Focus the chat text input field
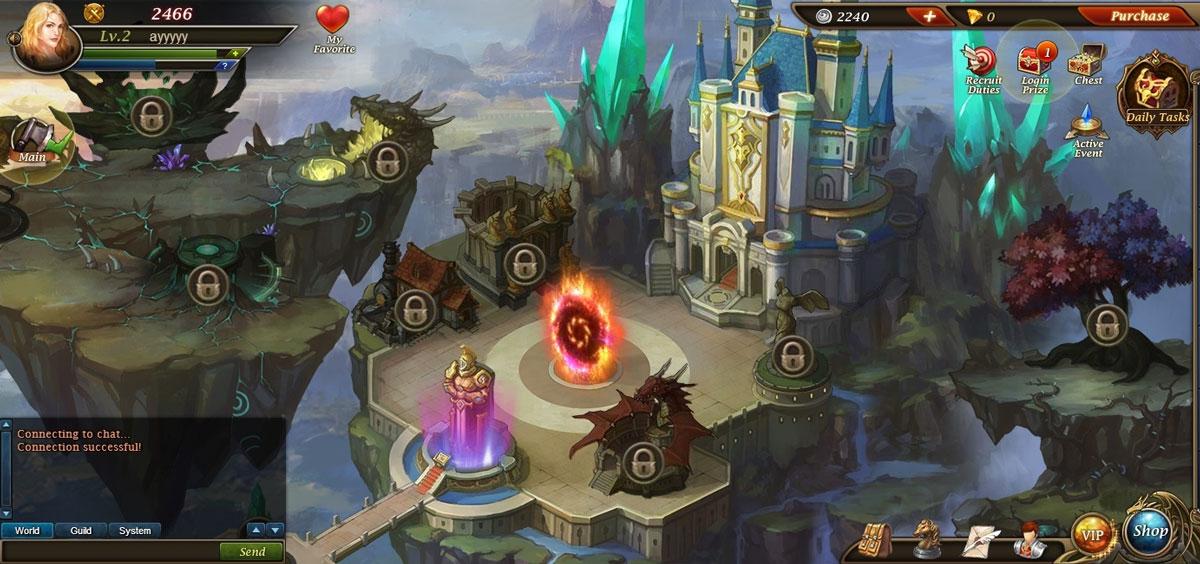The height and width of the screenshot is (564, 1200). coord(110,551)
